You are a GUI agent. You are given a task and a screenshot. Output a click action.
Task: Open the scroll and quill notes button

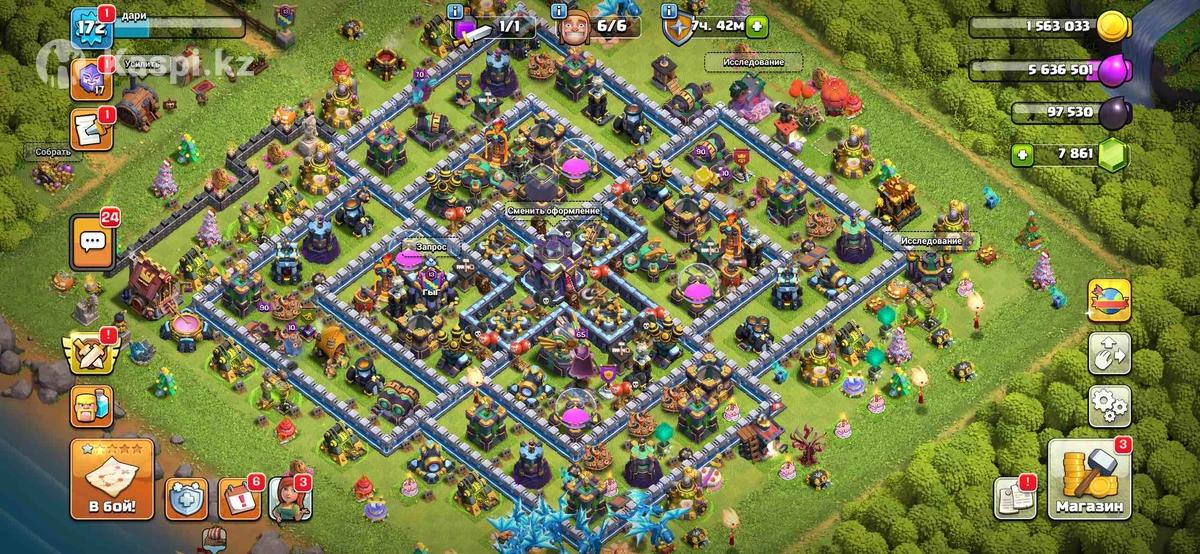[89, 128]
